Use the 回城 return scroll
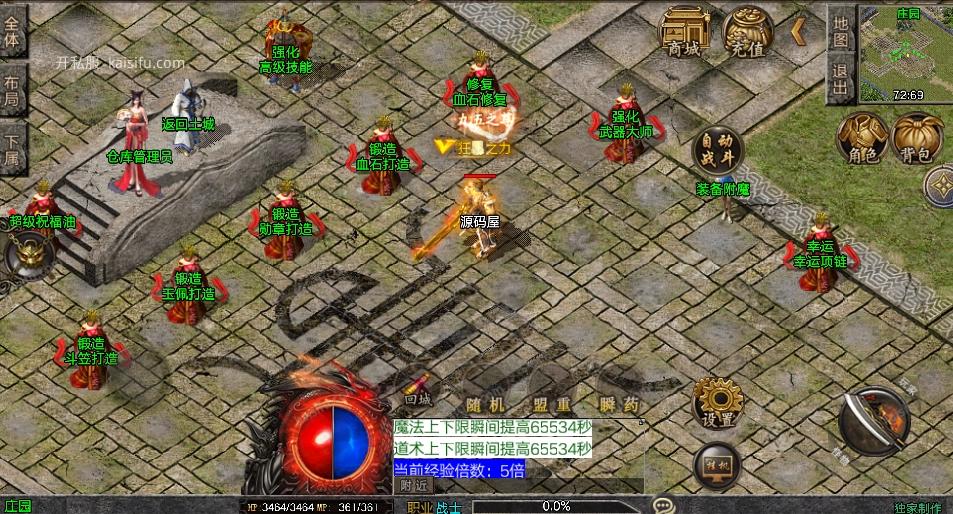953x514 pixels. click(418, 389)
